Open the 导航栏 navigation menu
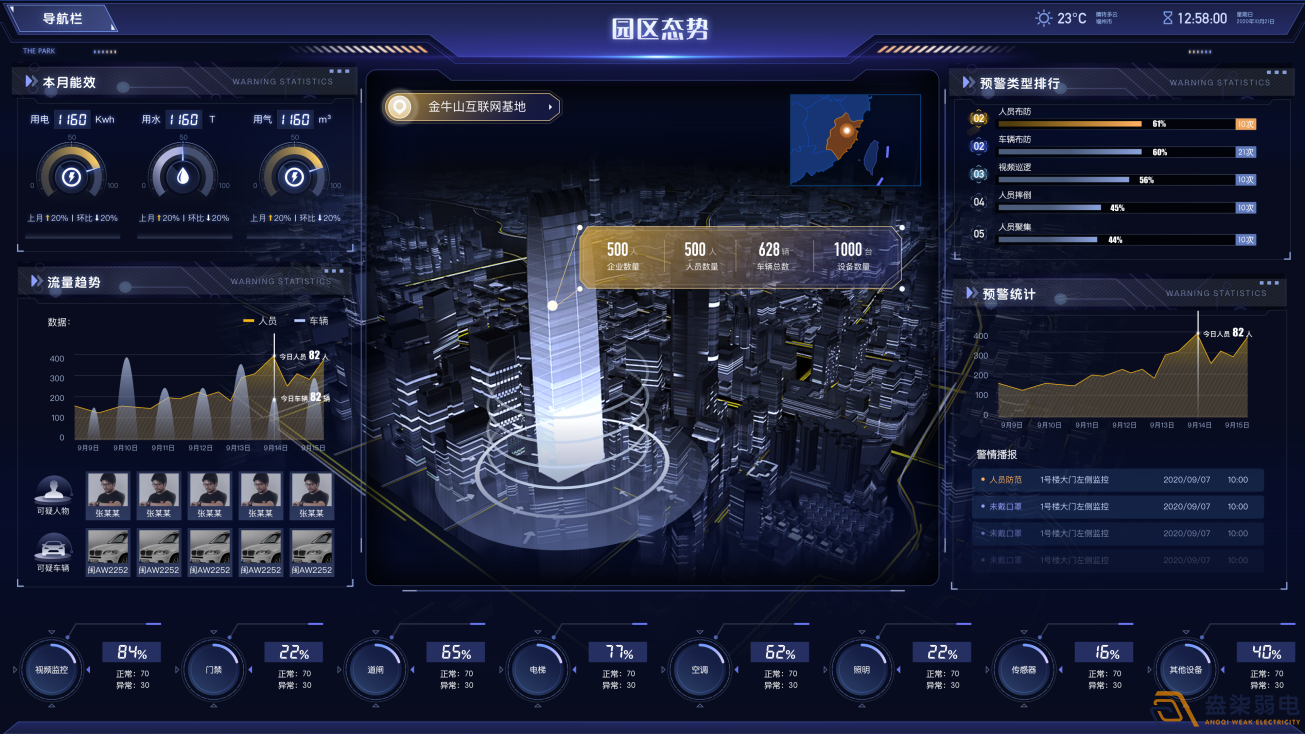 (x=62, y=19)
